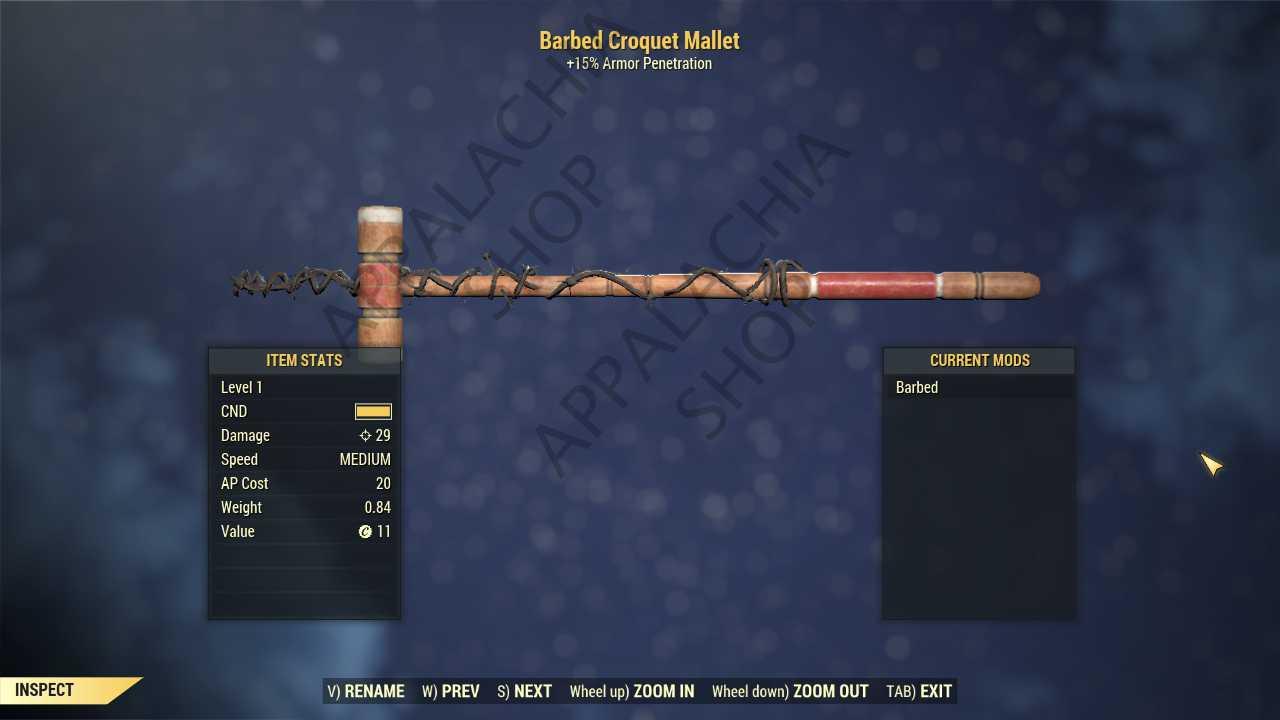Choose the Rename option in the bottom bar

click(366, 691)
